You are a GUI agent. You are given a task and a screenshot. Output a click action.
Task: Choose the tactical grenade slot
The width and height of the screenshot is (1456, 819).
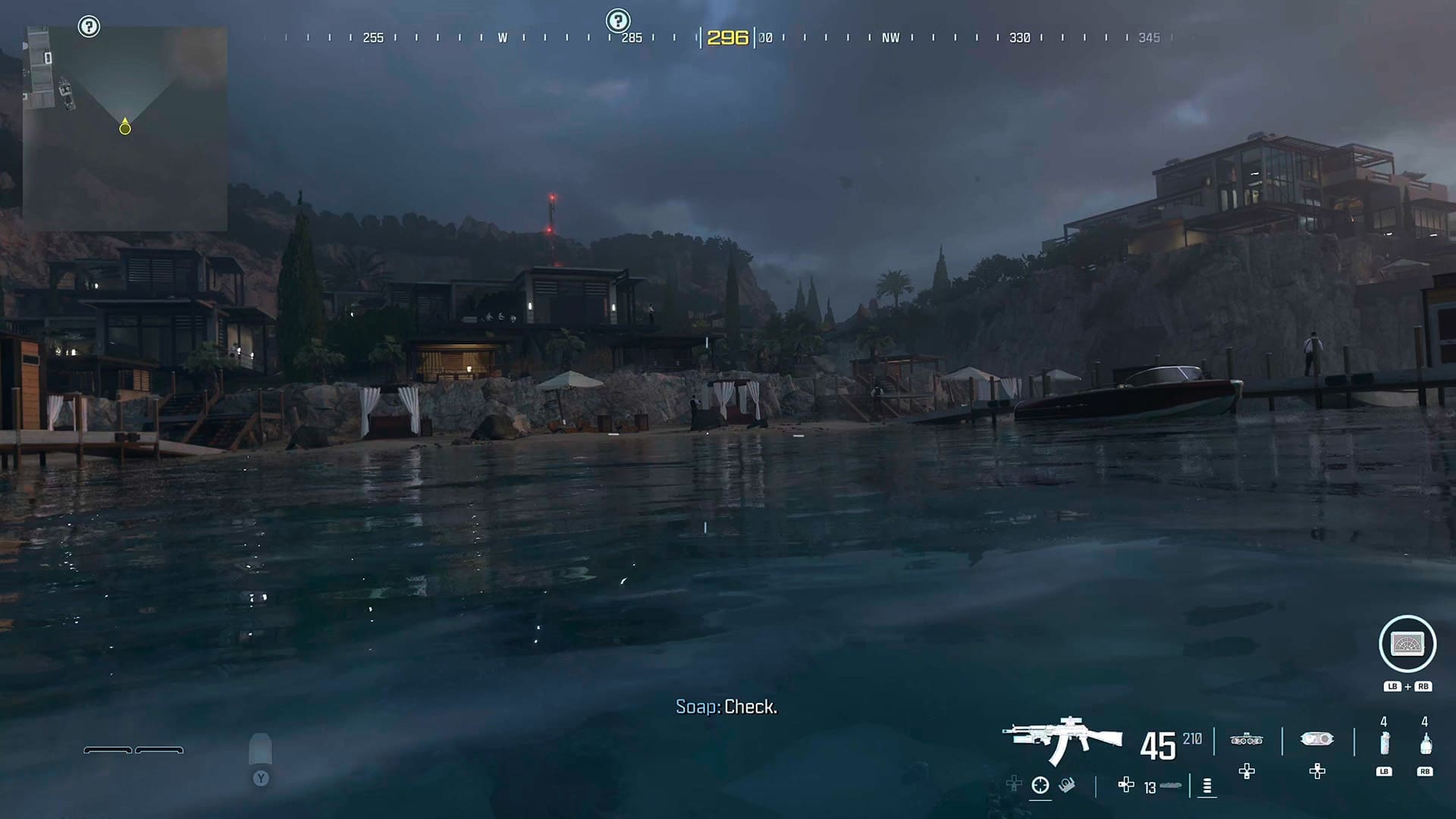click(x=1384, y=743)
